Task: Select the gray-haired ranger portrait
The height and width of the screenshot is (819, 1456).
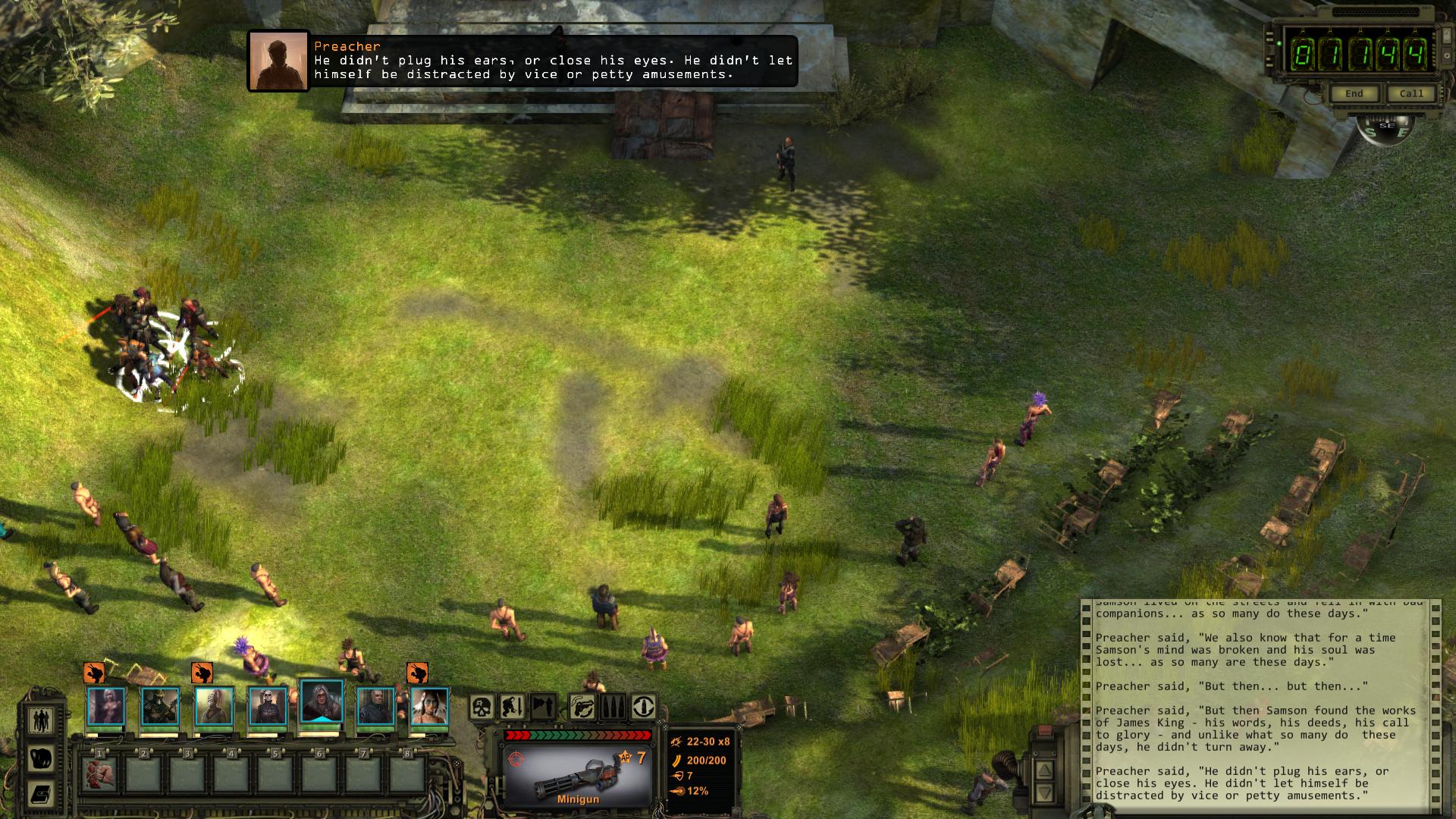Action: pos(322,701)
